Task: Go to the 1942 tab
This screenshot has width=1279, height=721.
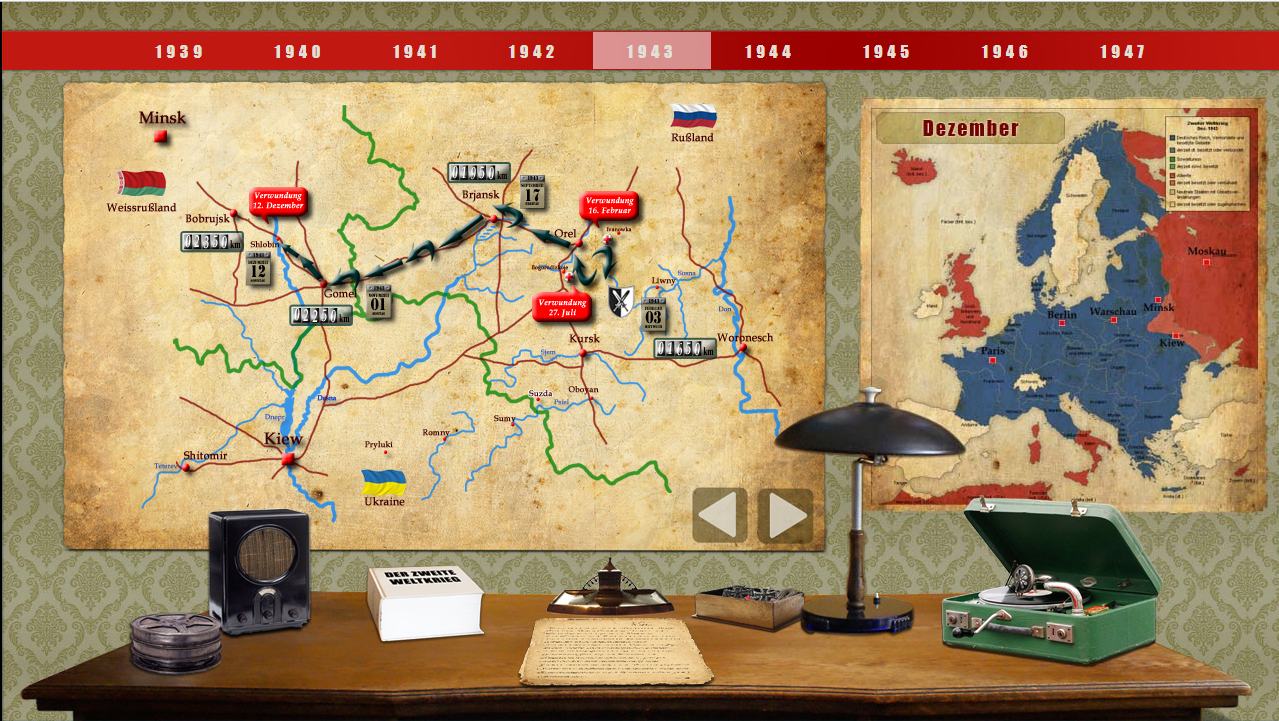Action: pyautogui.click(x=532, y=52)
